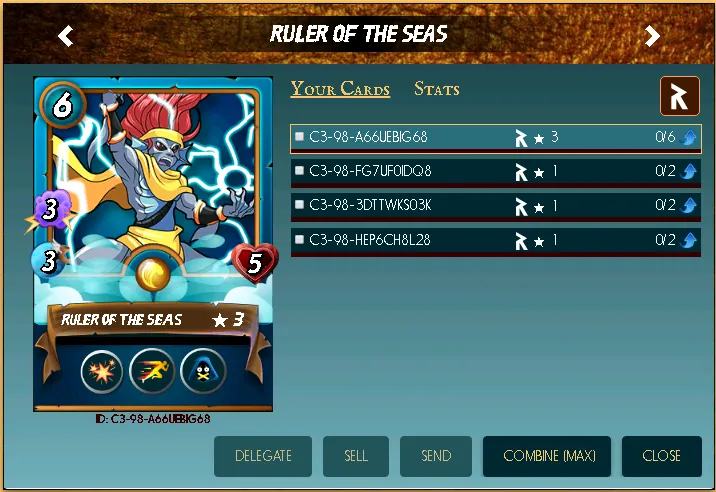Viewport: 716px width, 492px height.
Task: Select the swiftness running figure ability icon
Action: click(x=152, y=372)
